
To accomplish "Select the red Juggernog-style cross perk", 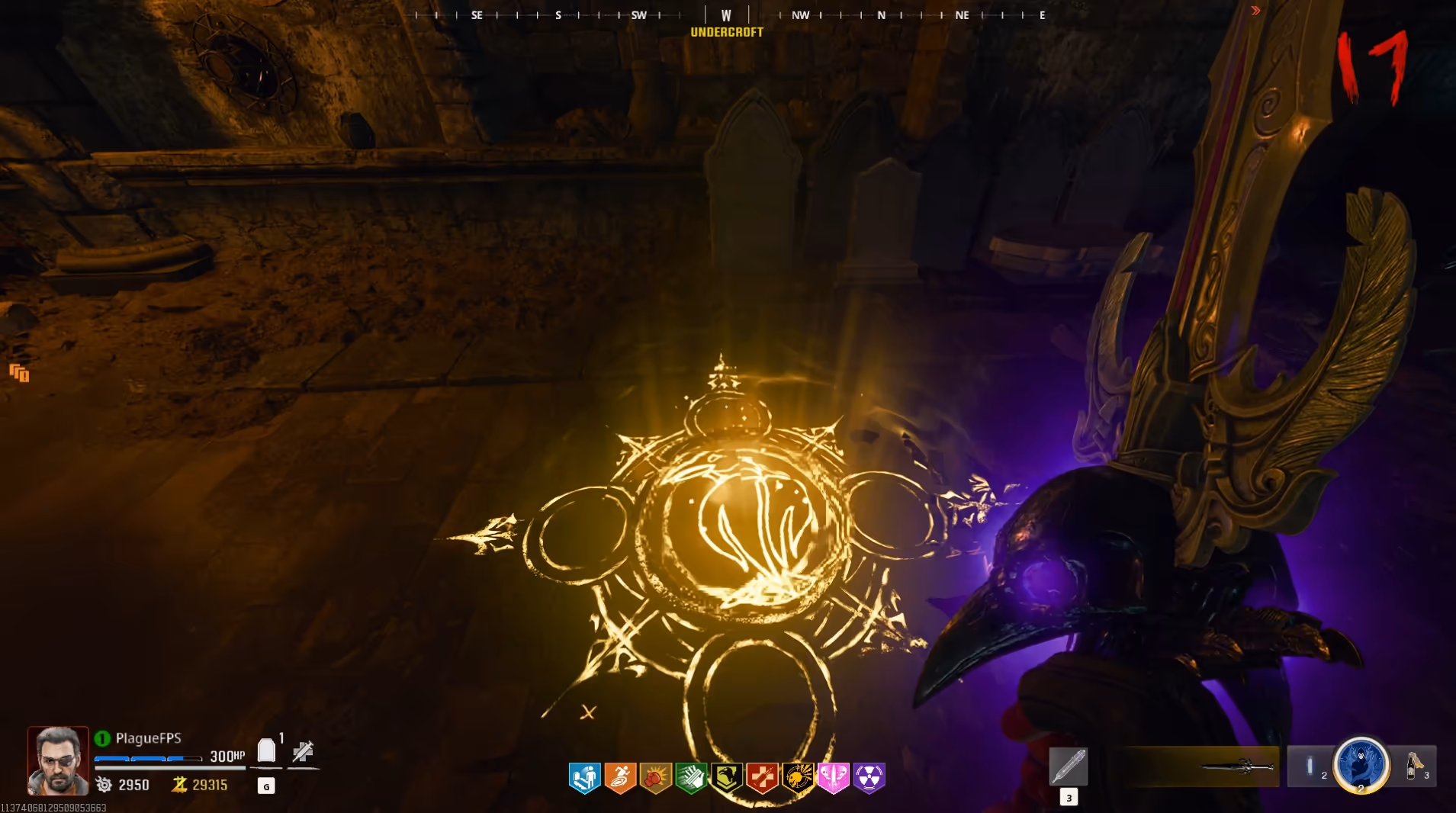I will (762, 778).
